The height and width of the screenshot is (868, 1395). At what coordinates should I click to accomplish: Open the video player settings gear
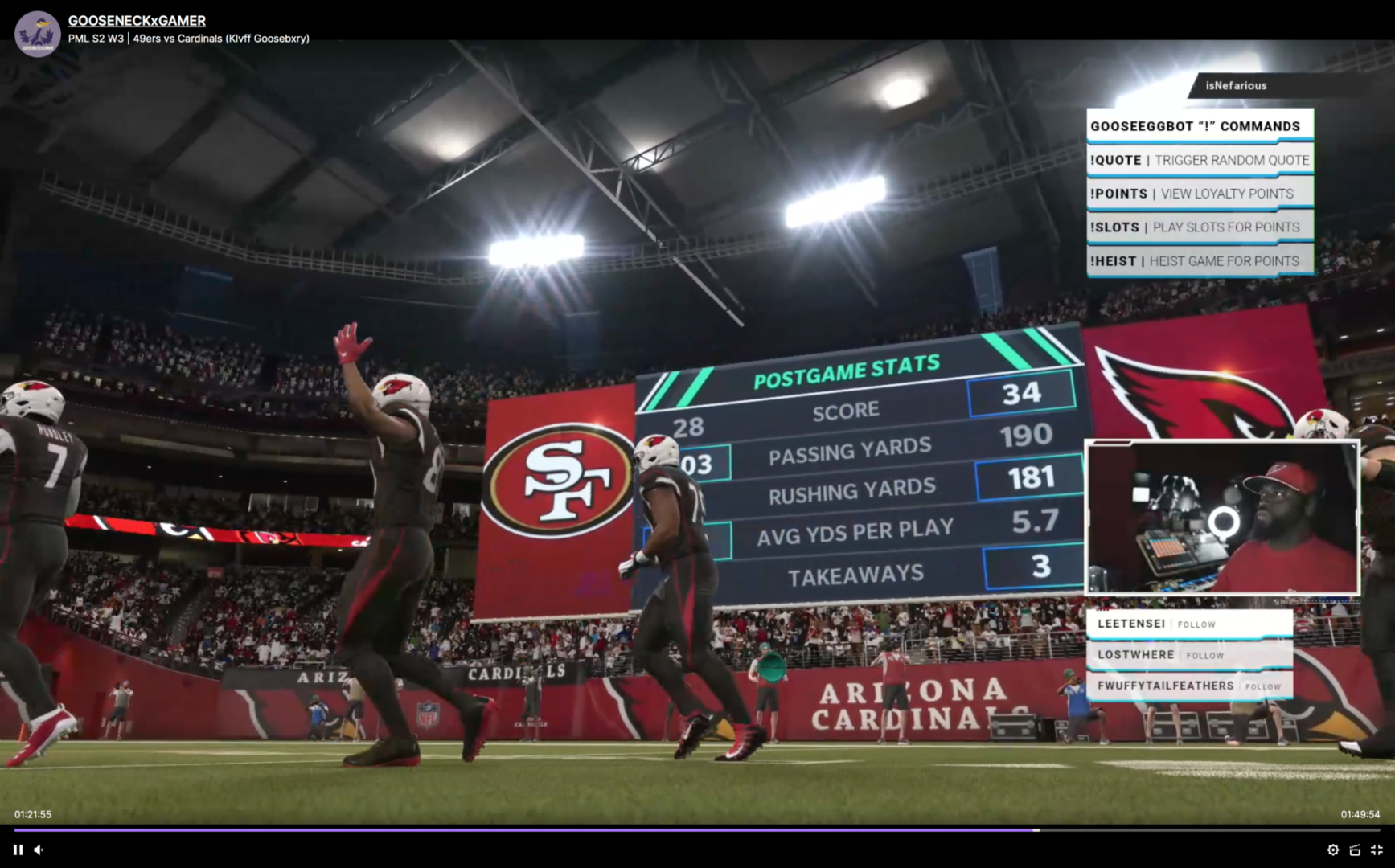pyautogui.click(x=1332, y=850)
